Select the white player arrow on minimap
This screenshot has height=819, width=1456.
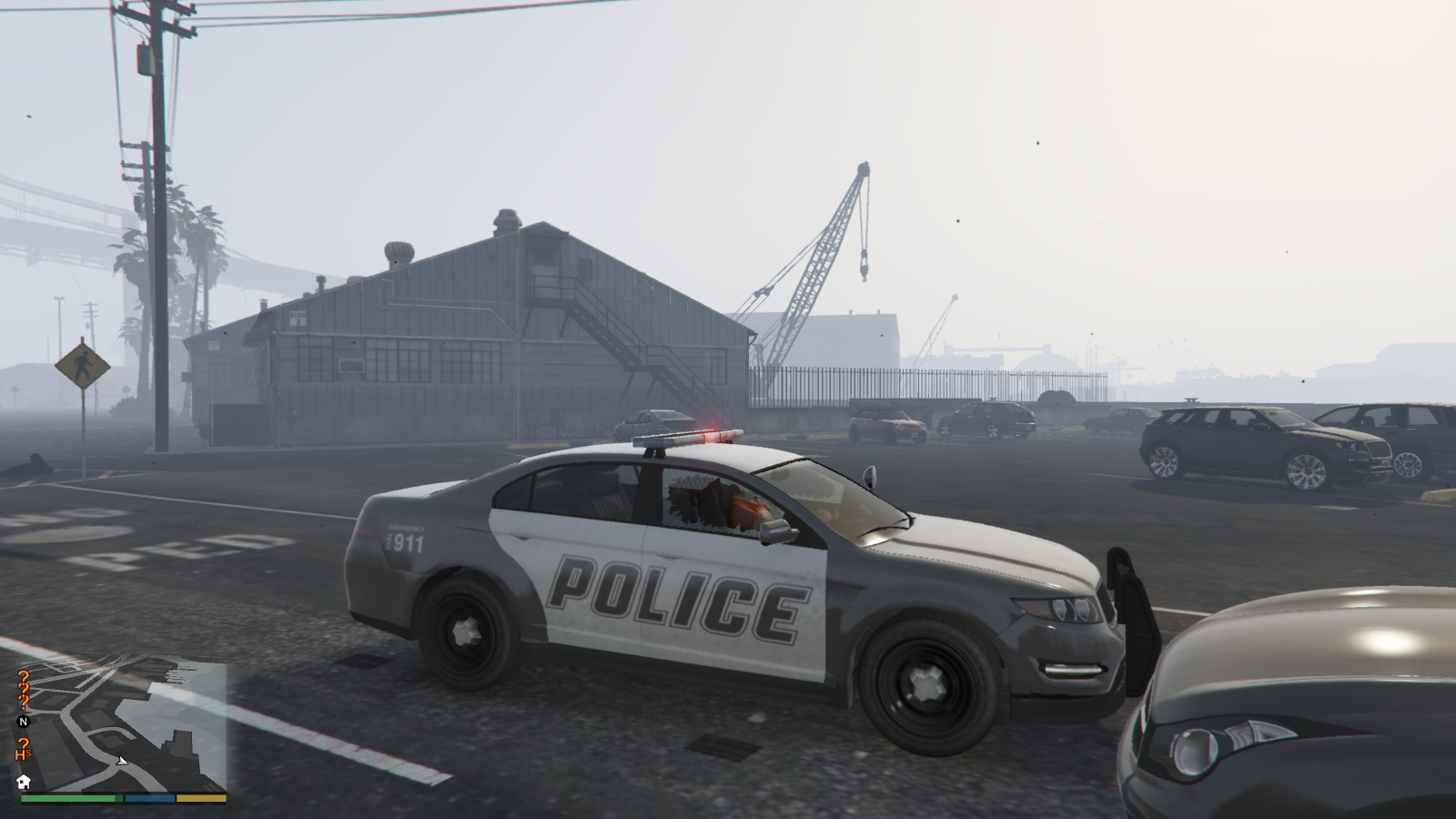pos(122,760)
